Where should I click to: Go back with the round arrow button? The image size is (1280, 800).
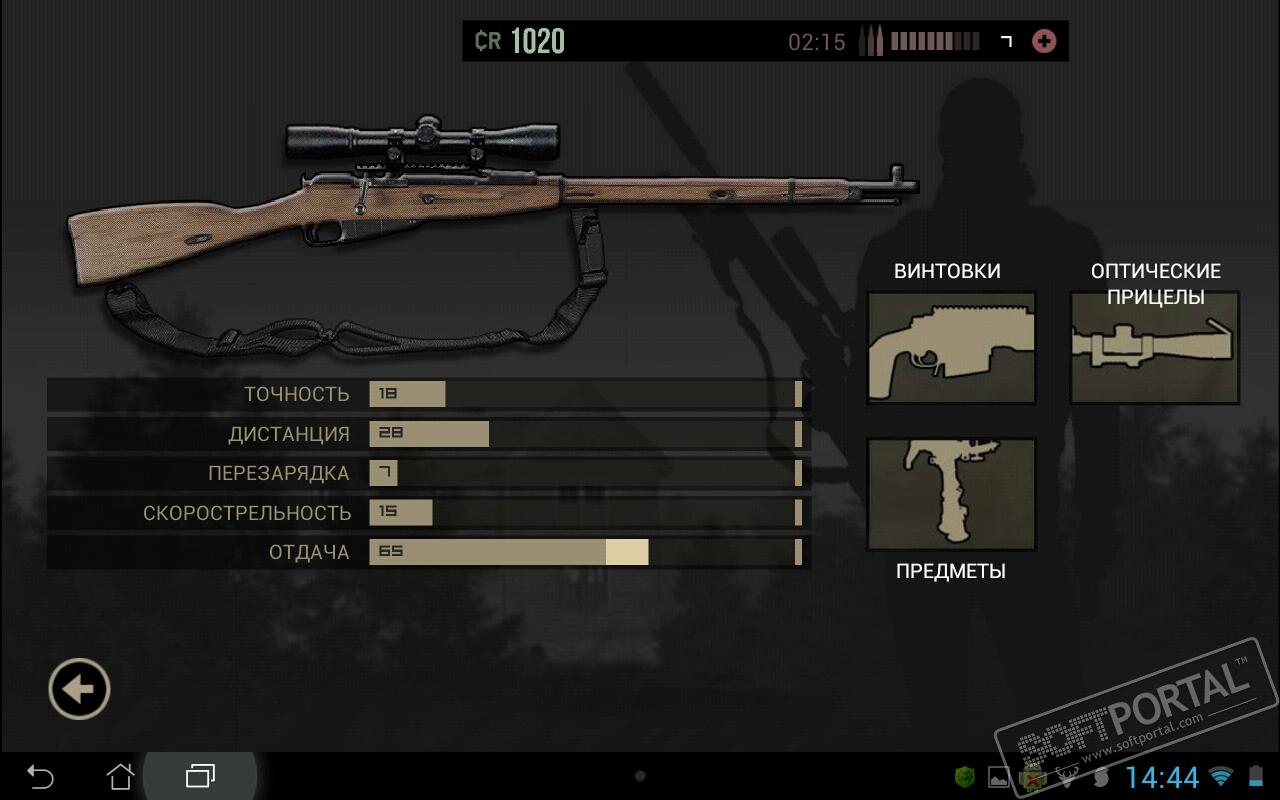[79, 689]
